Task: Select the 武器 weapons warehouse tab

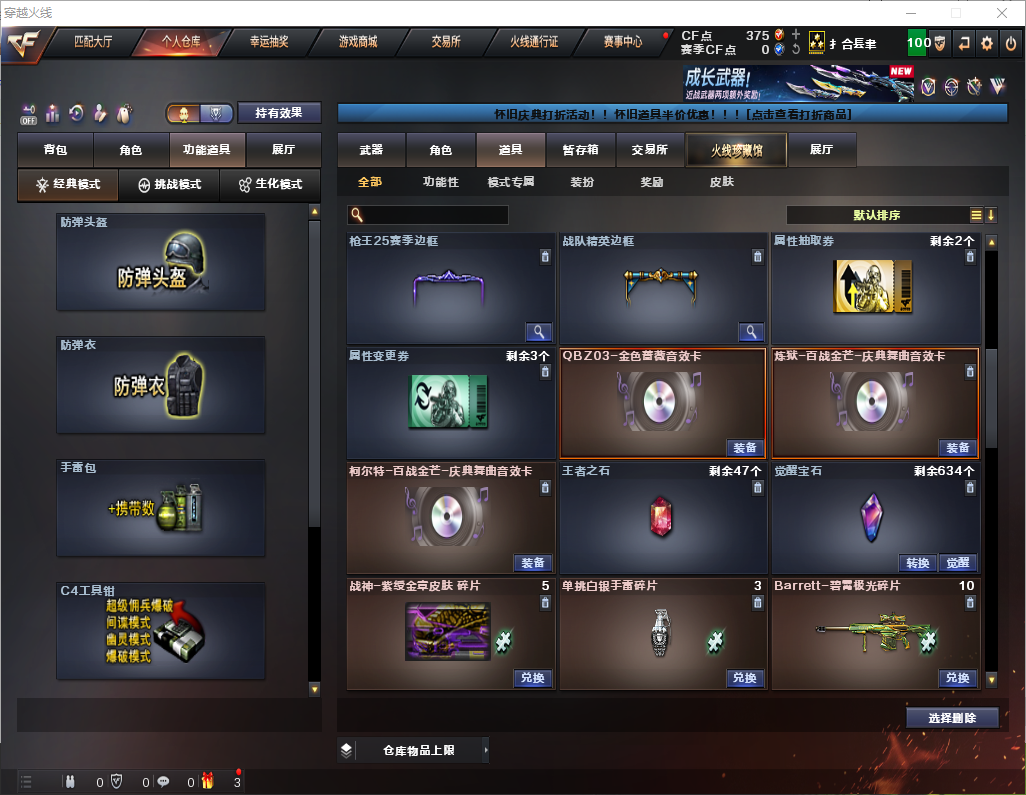Action: point(371,150)
